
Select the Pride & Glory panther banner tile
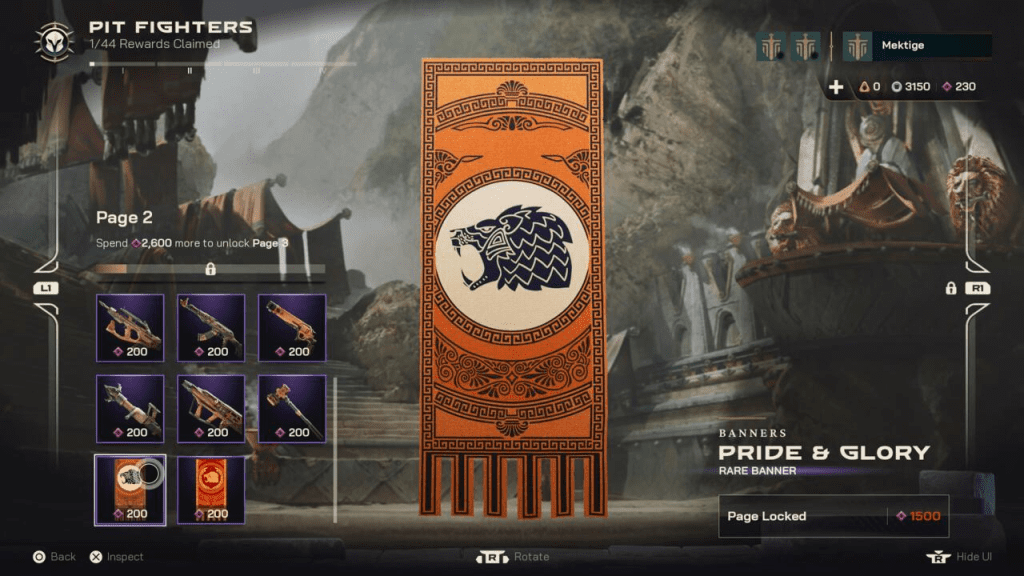(x=130, y=489)
